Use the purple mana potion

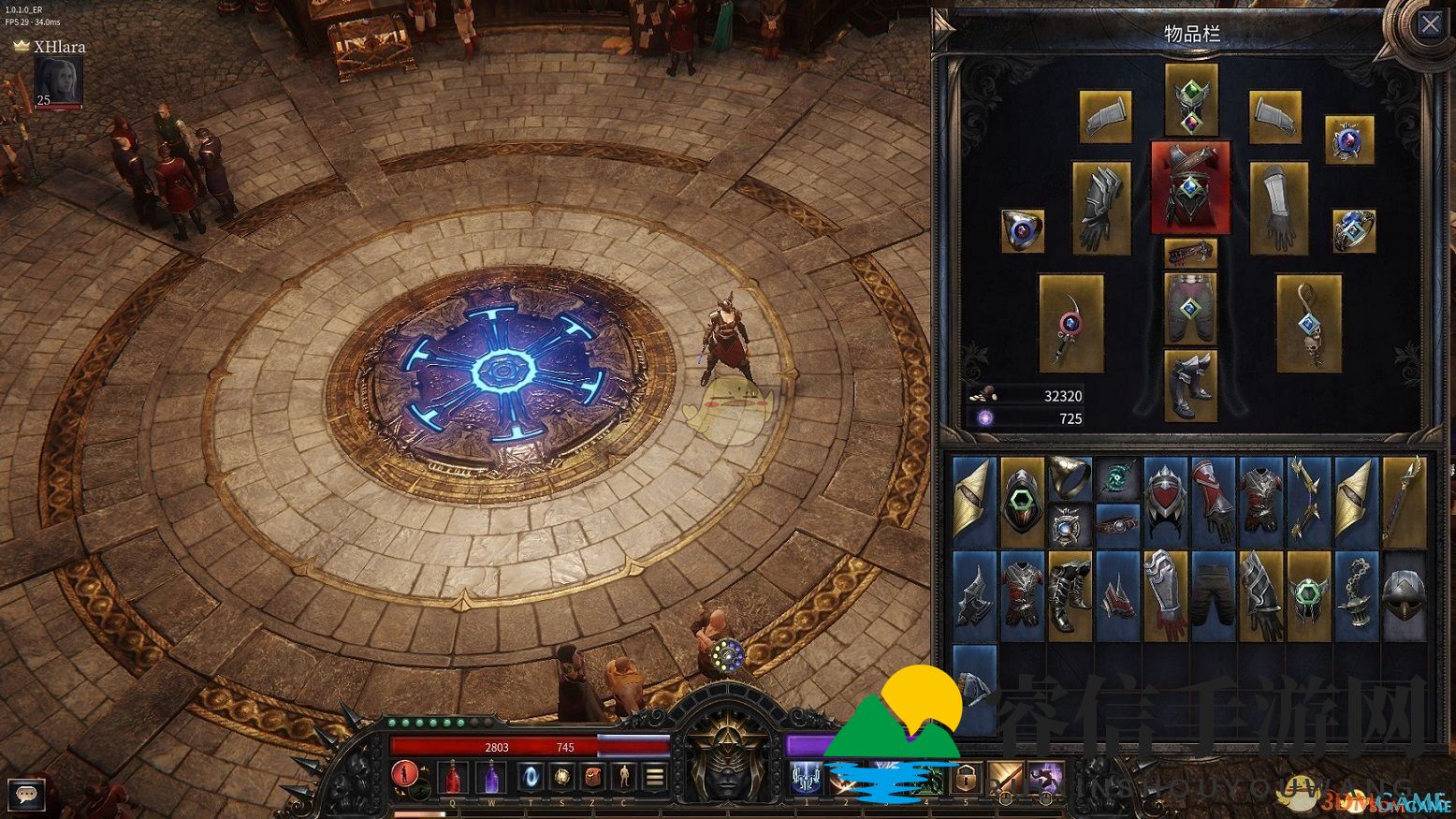(491, 776)
